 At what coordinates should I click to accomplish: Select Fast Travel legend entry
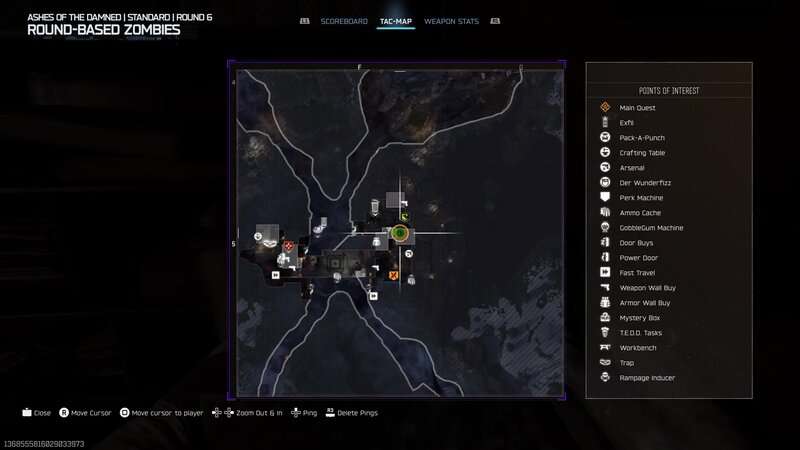coord(637,272)
